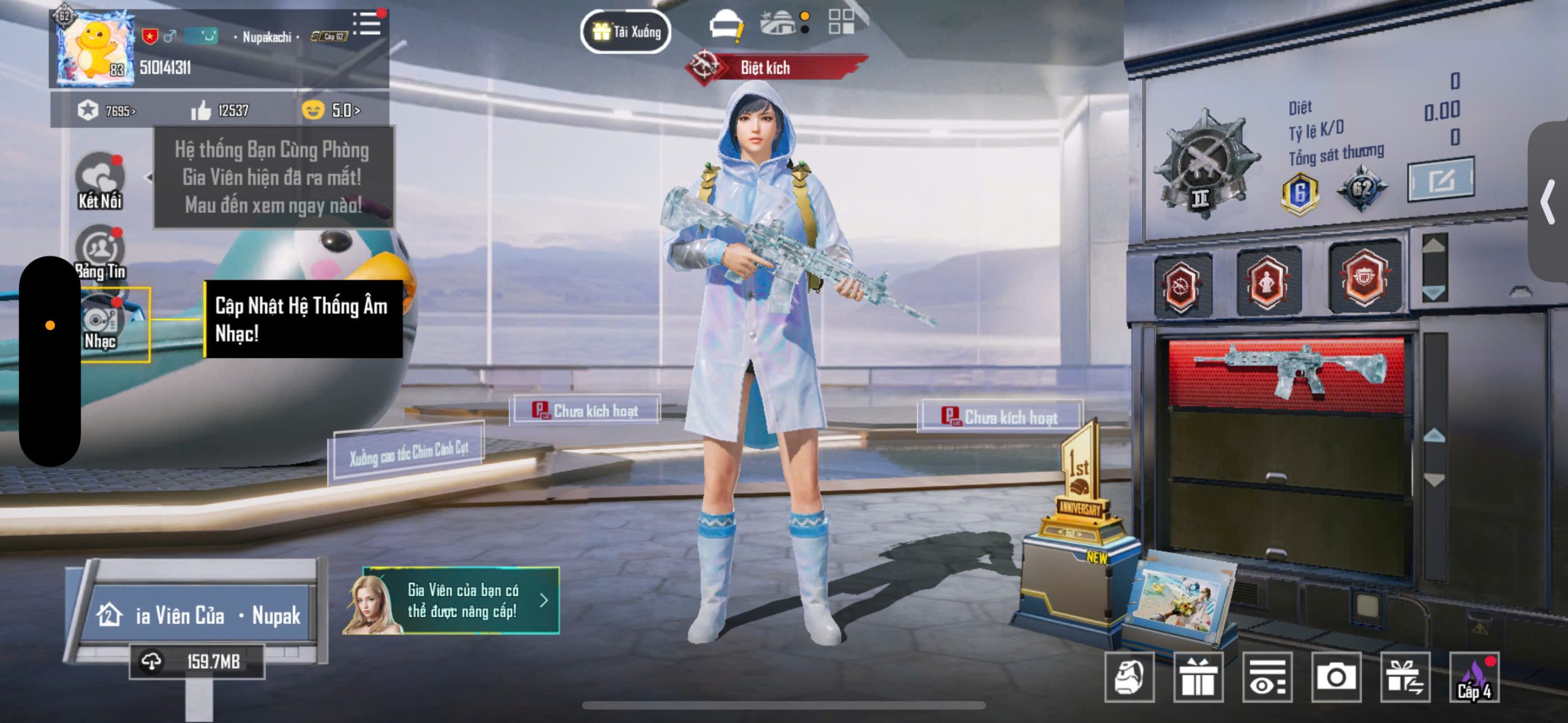This screenshot has height=723, width=1568.
Task: Open the backpack icon in bottom toolbar
Action: pos(1129,676)
